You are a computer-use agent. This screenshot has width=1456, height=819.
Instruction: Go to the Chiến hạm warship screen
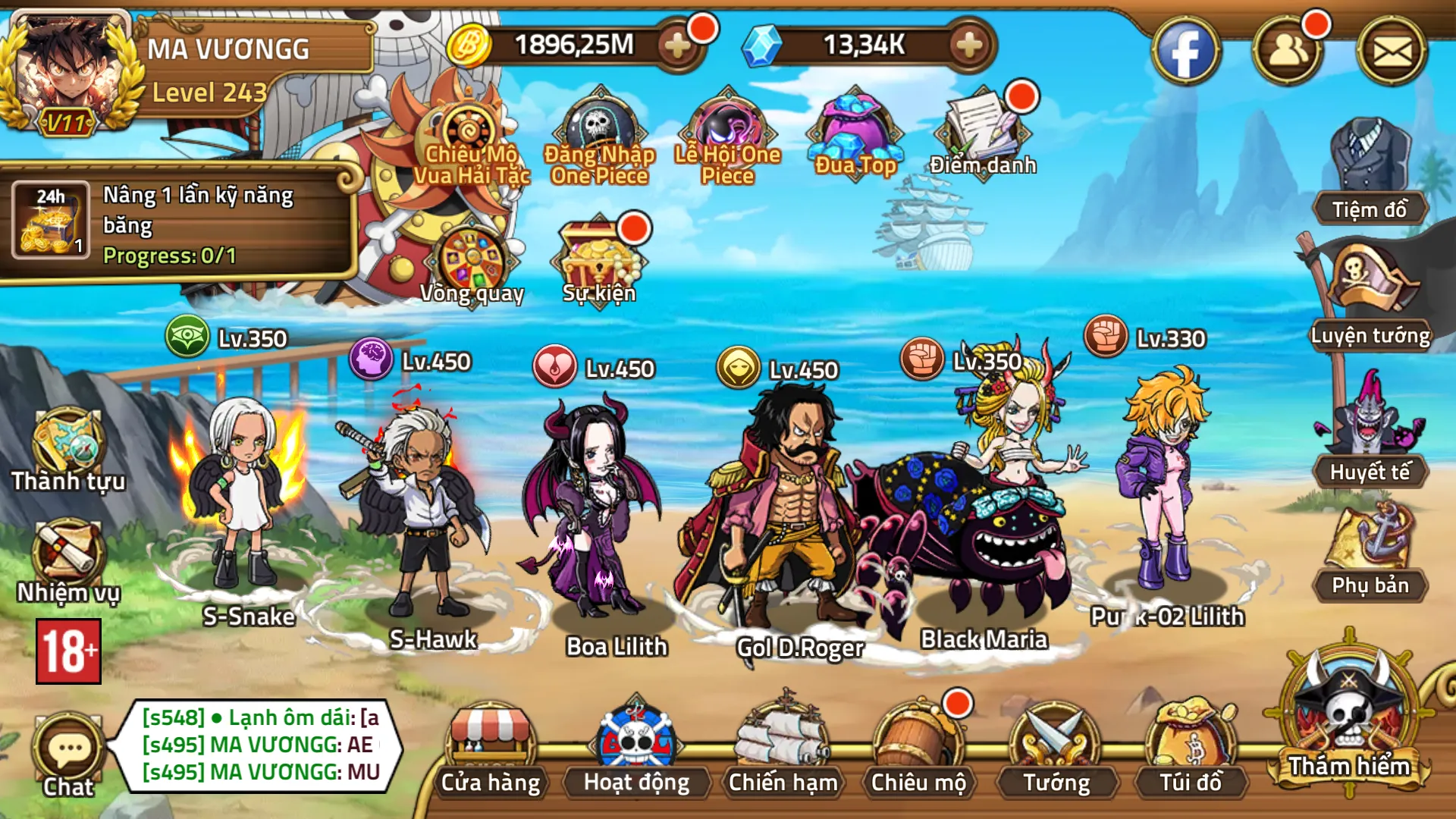pos(783,749)
